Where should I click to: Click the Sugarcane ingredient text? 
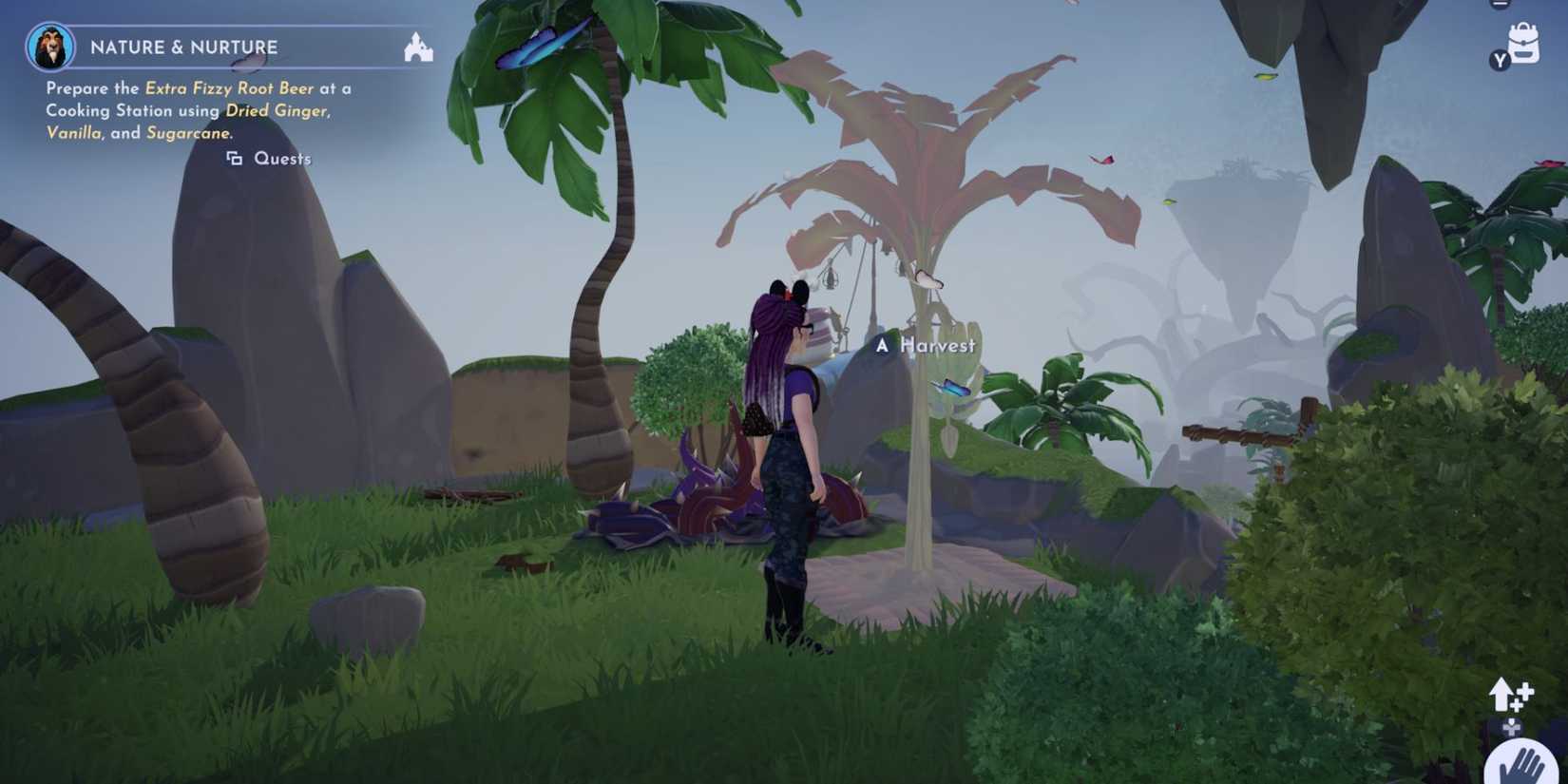(x=187, y=133)
